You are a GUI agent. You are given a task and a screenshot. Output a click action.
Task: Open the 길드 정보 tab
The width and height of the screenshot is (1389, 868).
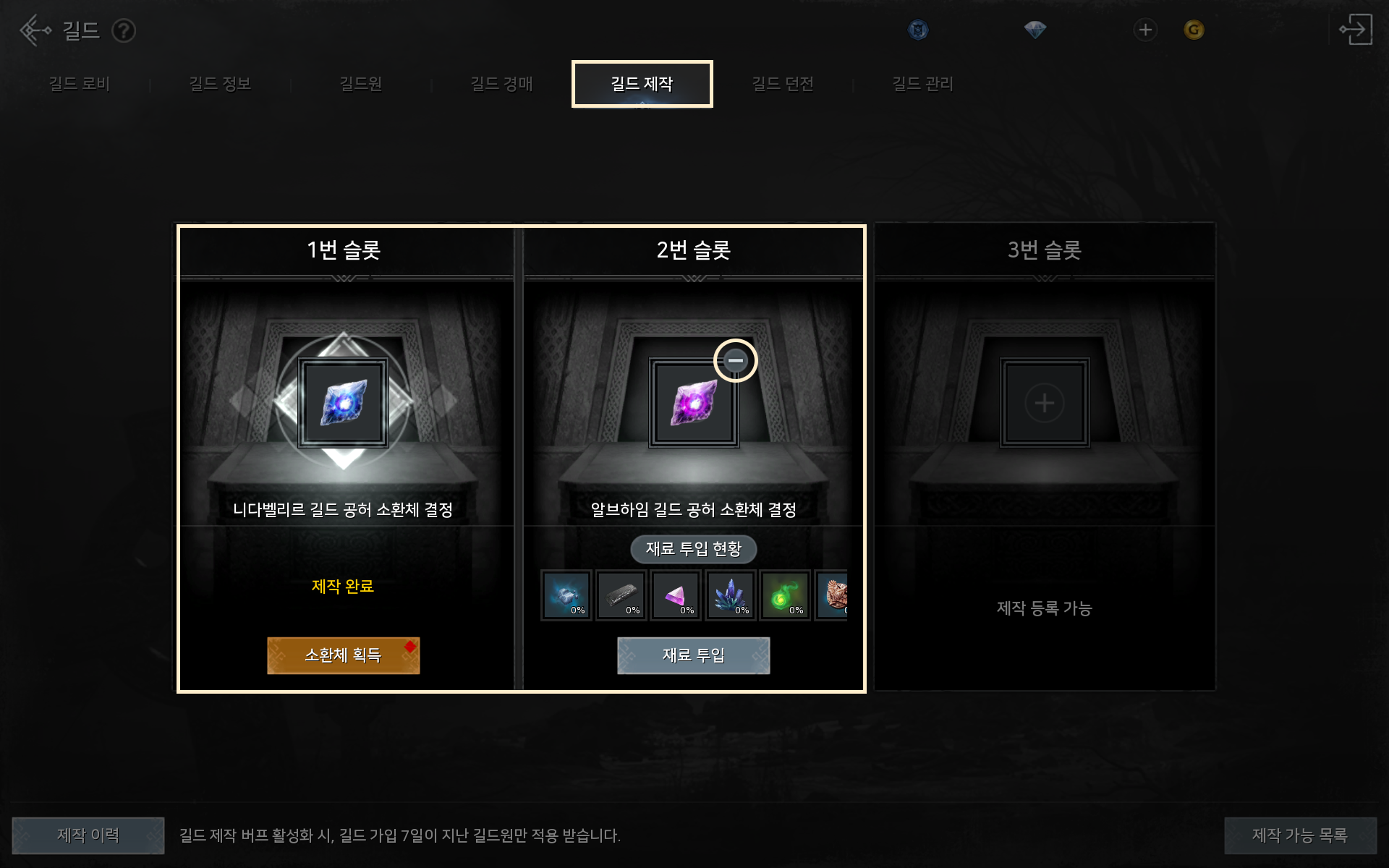tap(219, 84)
